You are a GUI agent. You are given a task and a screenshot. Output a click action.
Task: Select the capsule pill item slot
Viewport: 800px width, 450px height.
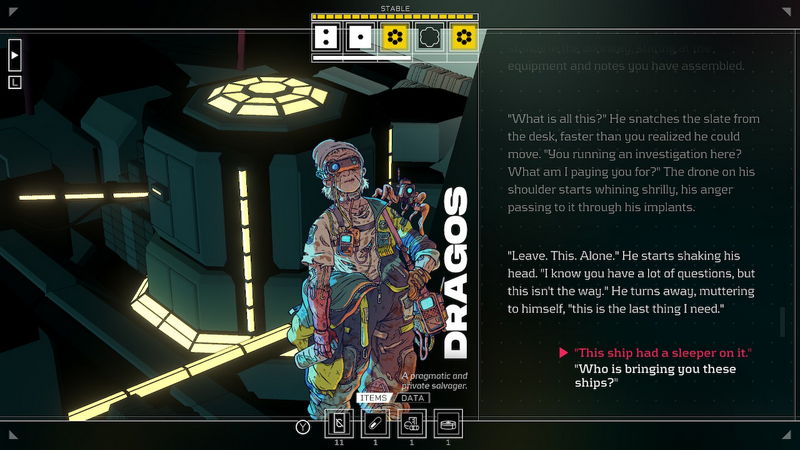click(x=375, y=424)
